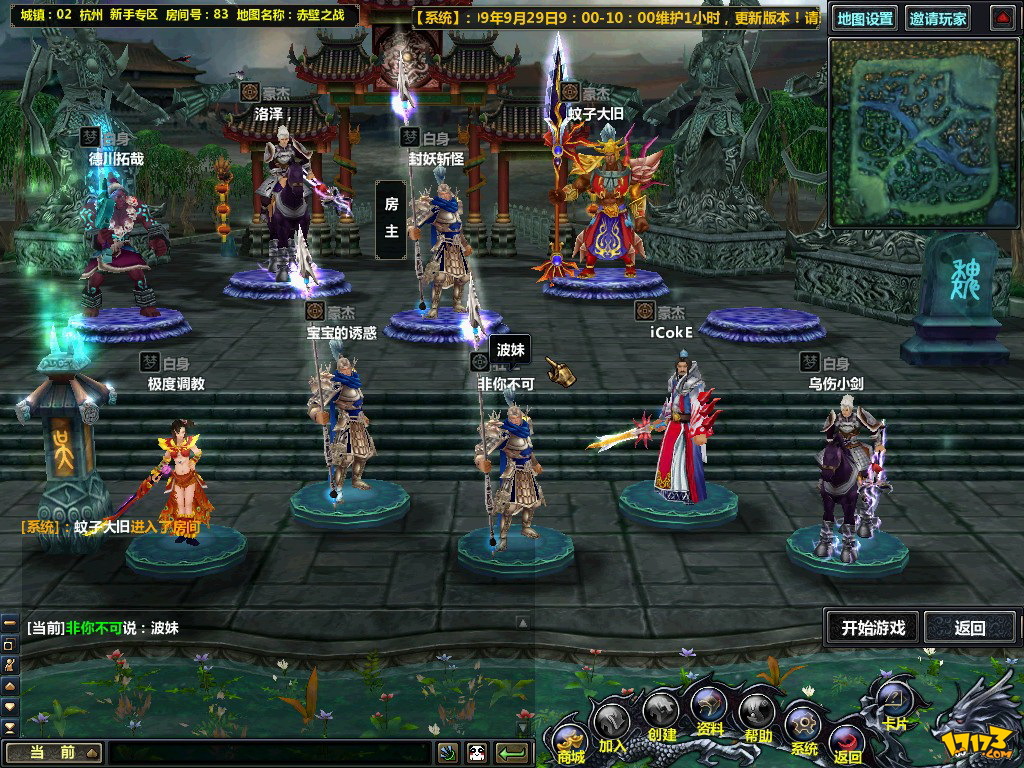This screenshot has height=768, width=1024.
Task: Focus the chat text input box
Action: tap(270, 753)
